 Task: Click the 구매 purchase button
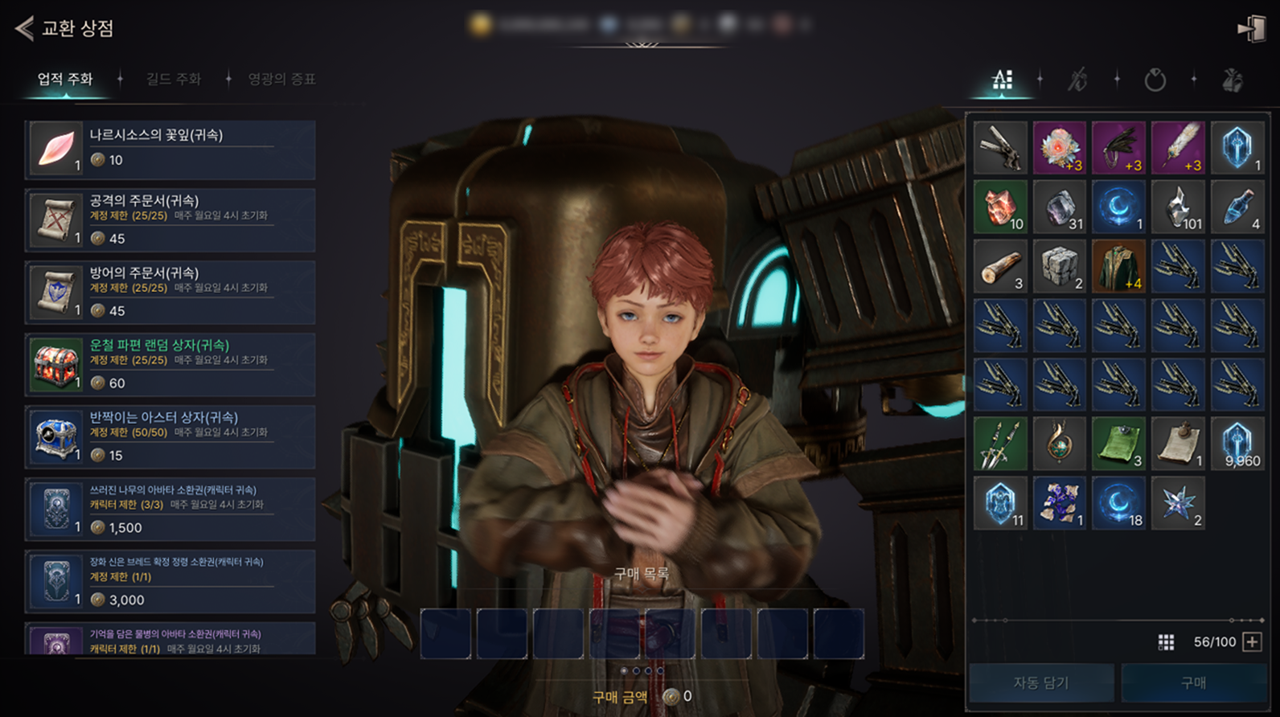tap(1192, 683)
